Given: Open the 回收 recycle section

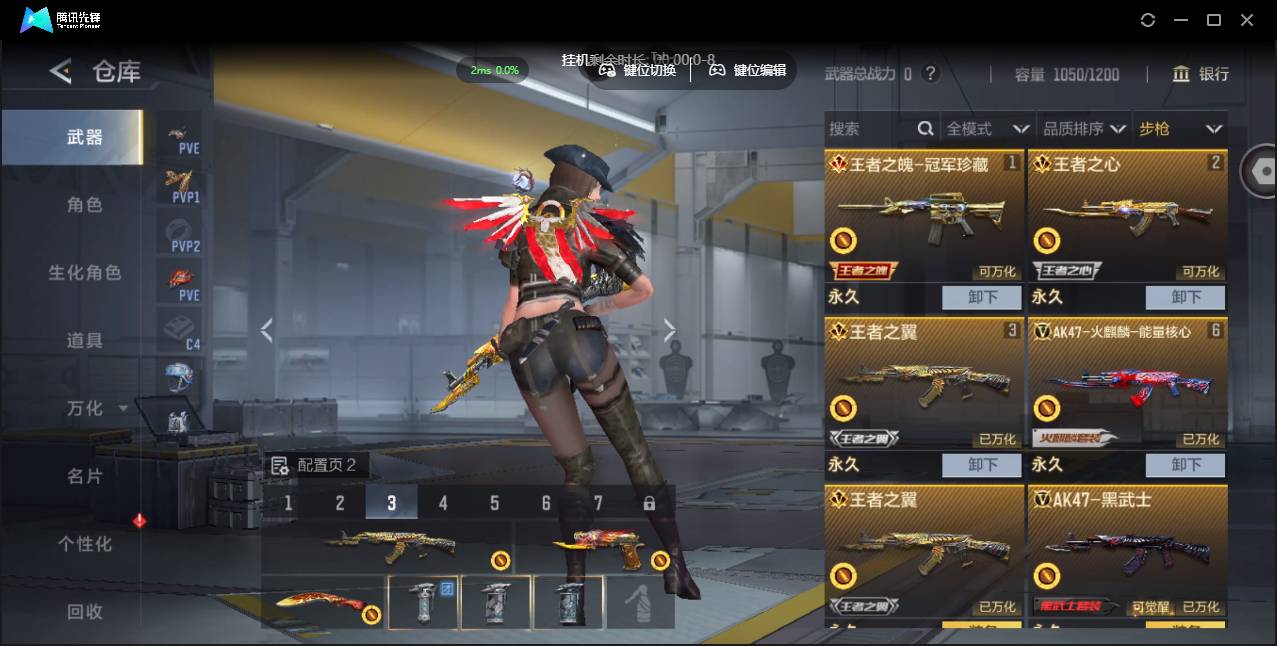Looking at the screenshot, I should point(84,611).
